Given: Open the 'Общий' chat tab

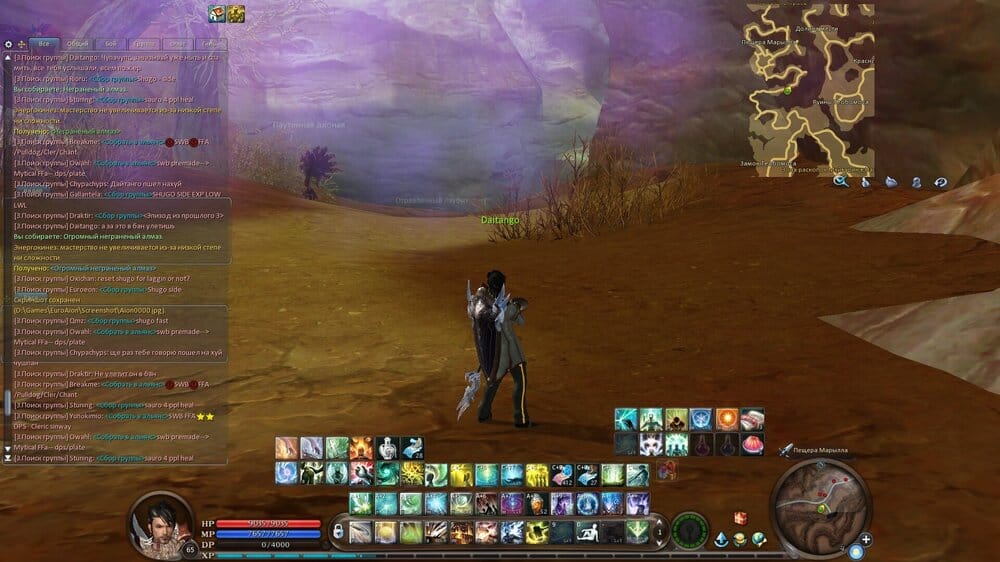Looking at the screenshot, I should click(x=77, y=44).
